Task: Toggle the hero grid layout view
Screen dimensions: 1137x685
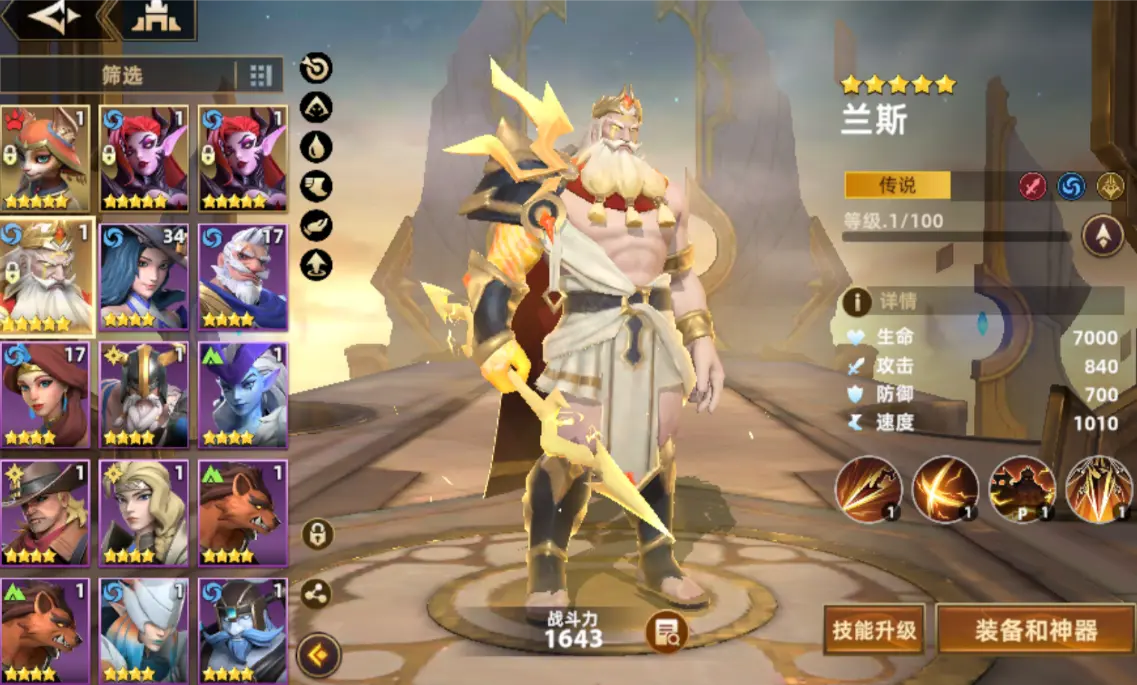Action: [x=260, y=75]
